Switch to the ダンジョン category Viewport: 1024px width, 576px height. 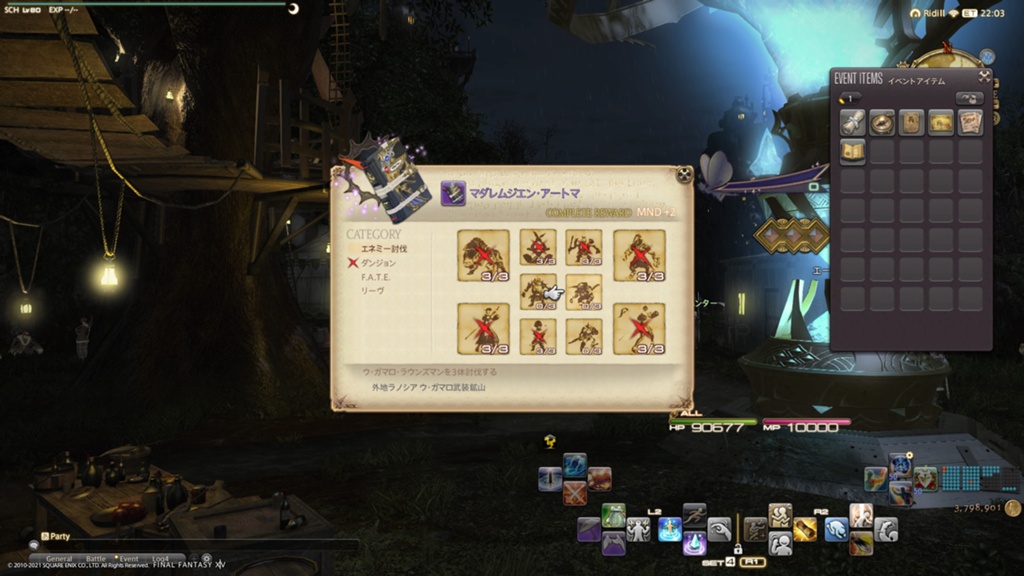[x=378, y=262]
